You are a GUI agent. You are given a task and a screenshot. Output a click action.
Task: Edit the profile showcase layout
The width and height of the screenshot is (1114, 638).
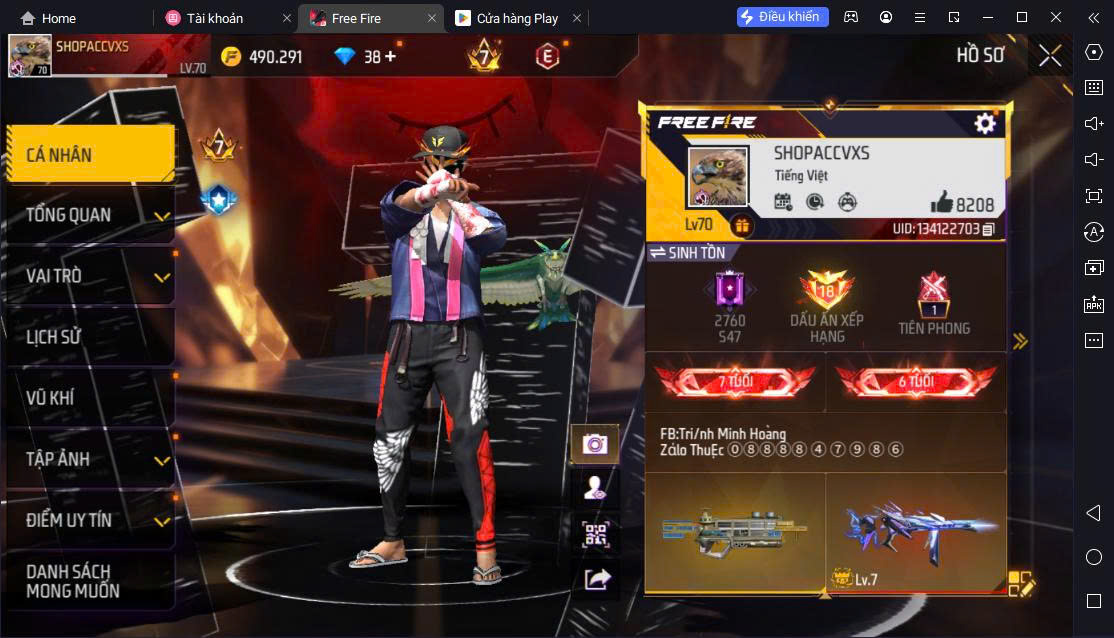point(1020,584)
